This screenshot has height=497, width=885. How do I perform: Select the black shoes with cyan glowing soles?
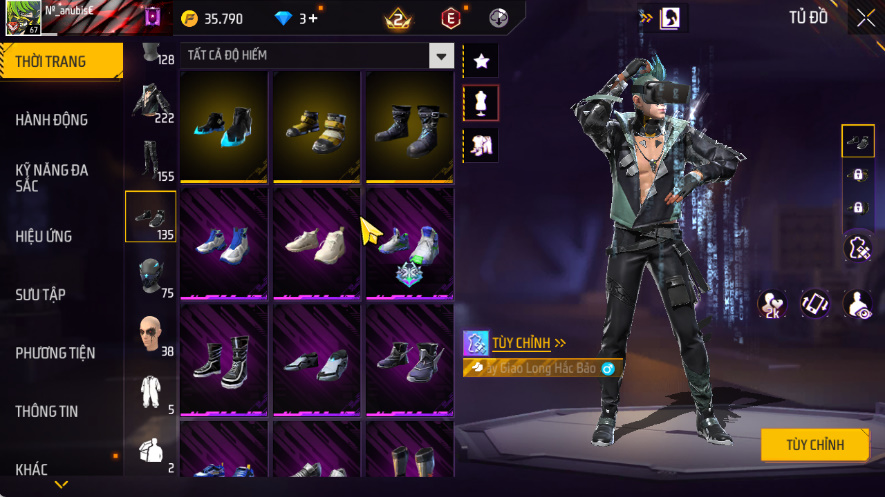point(224,125)
